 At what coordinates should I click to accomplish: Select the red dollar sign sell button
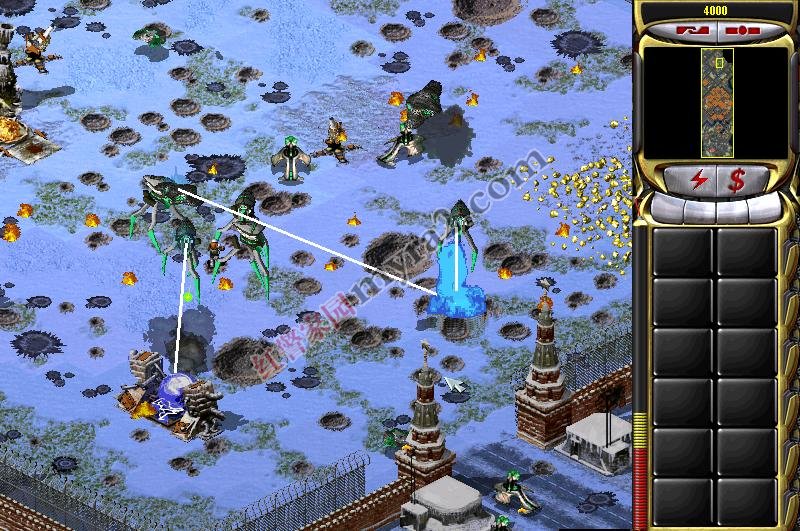[737, 181]
